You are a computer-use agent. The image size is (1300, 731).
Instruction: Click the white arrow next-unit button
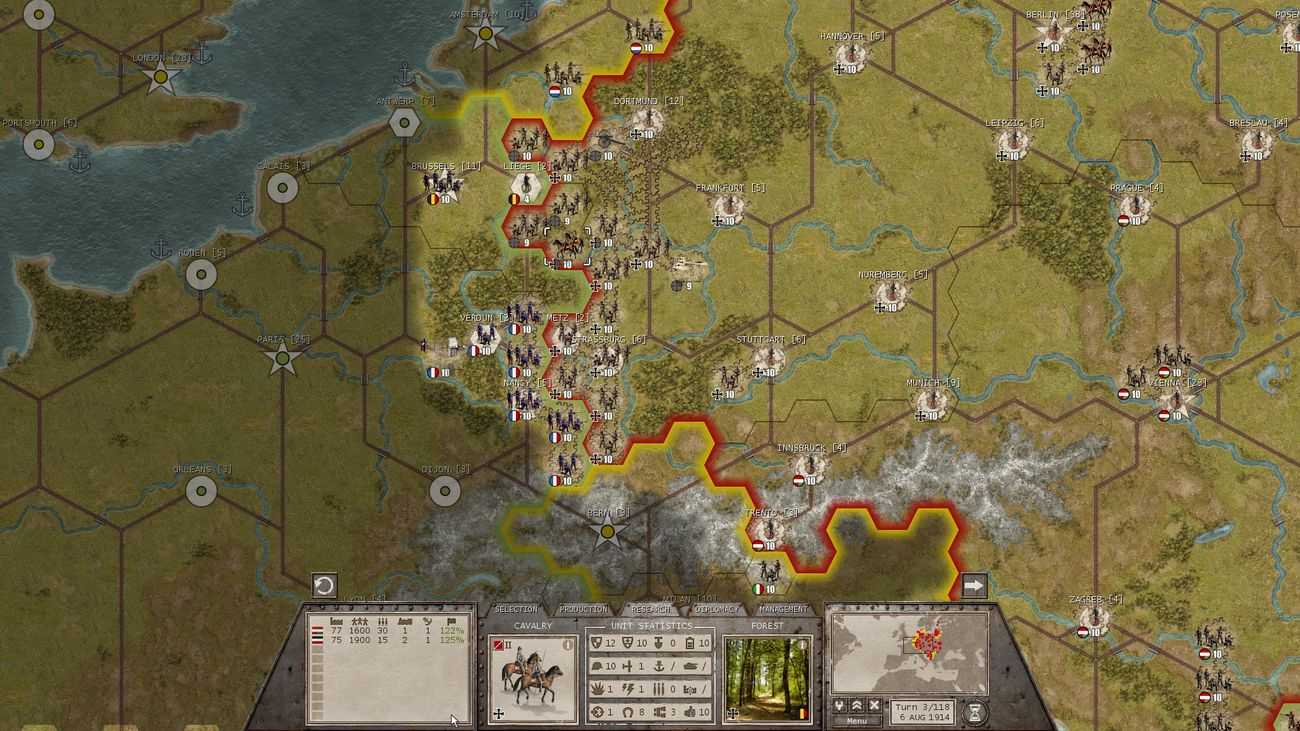(x=974, y=585)
